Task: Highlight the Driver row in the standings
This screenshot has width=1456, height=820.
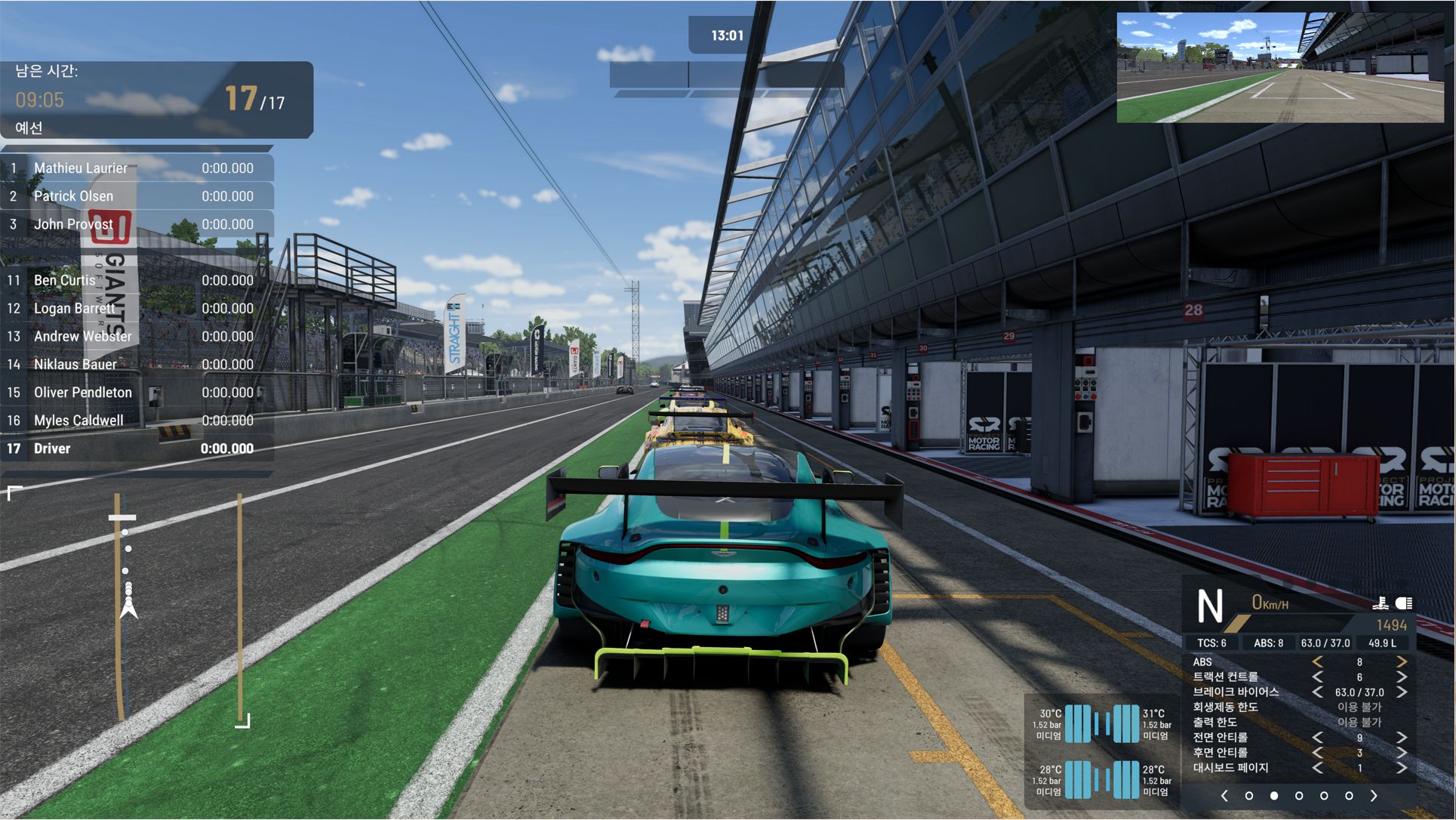Action: pos(136,449)
